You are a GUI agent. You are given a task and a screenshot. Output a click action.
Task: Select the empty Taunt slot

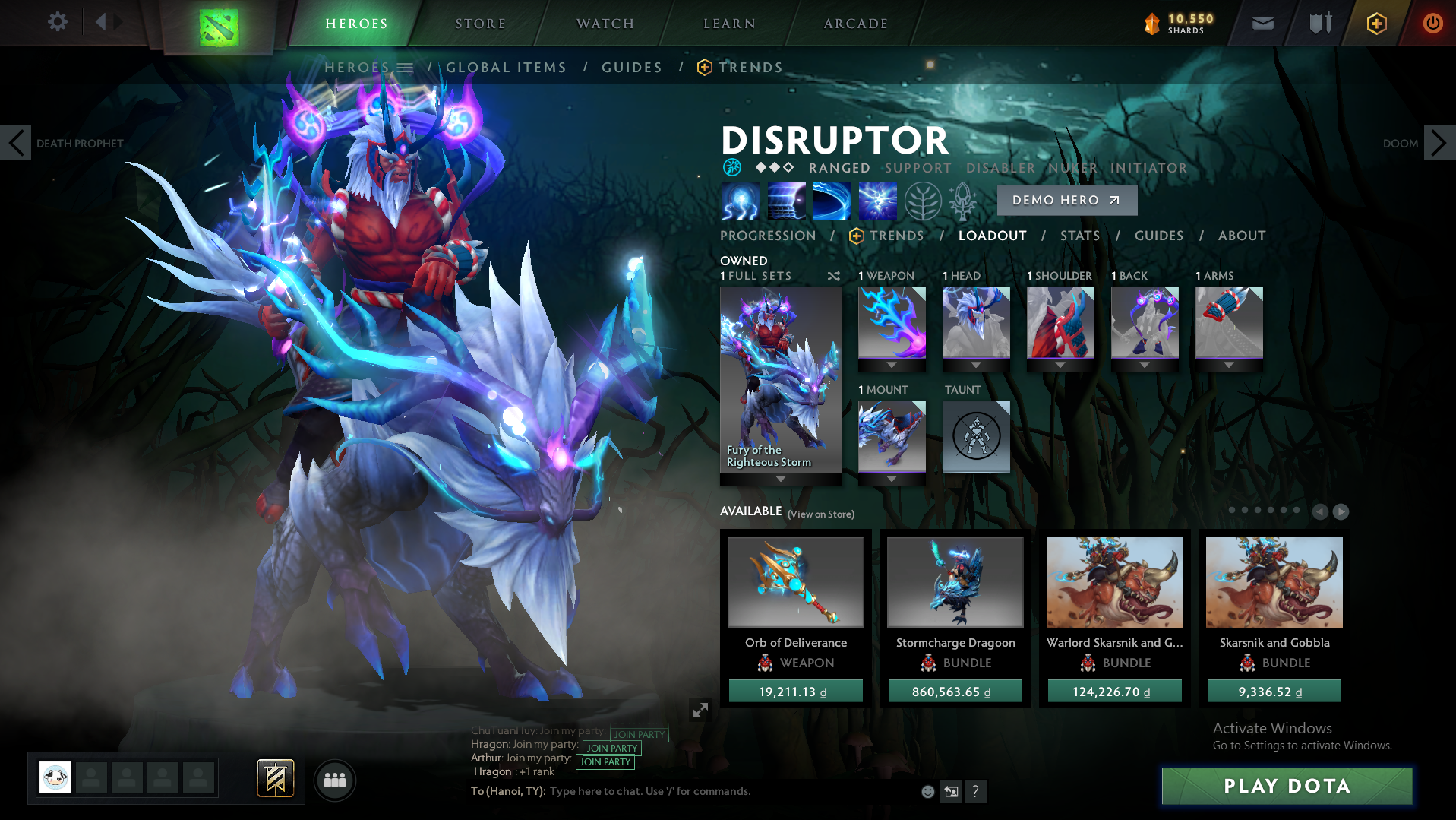976,437
